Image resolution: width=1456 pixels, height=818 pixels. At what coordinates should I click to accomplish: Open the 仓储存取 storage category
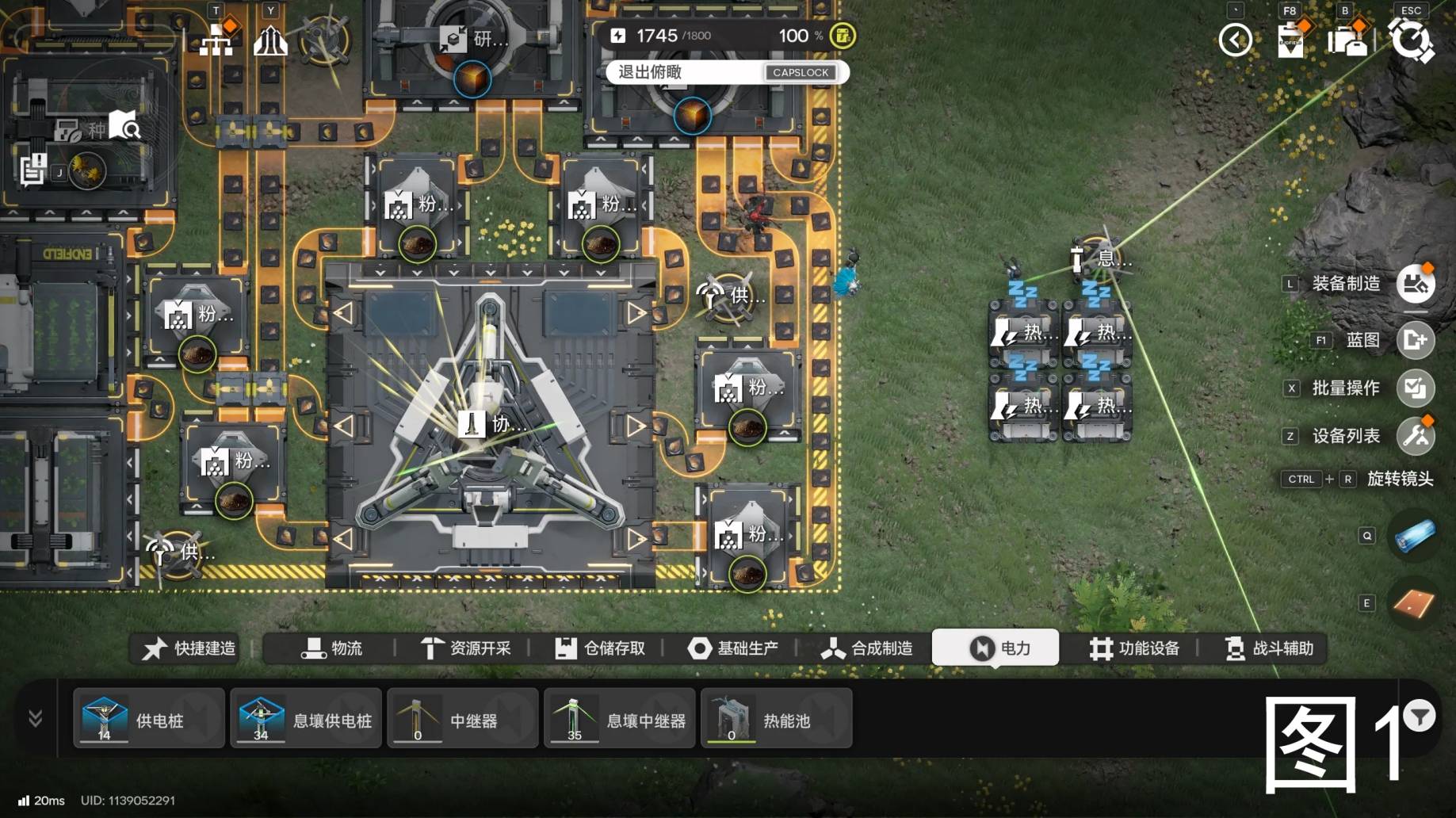click(600, 648)
